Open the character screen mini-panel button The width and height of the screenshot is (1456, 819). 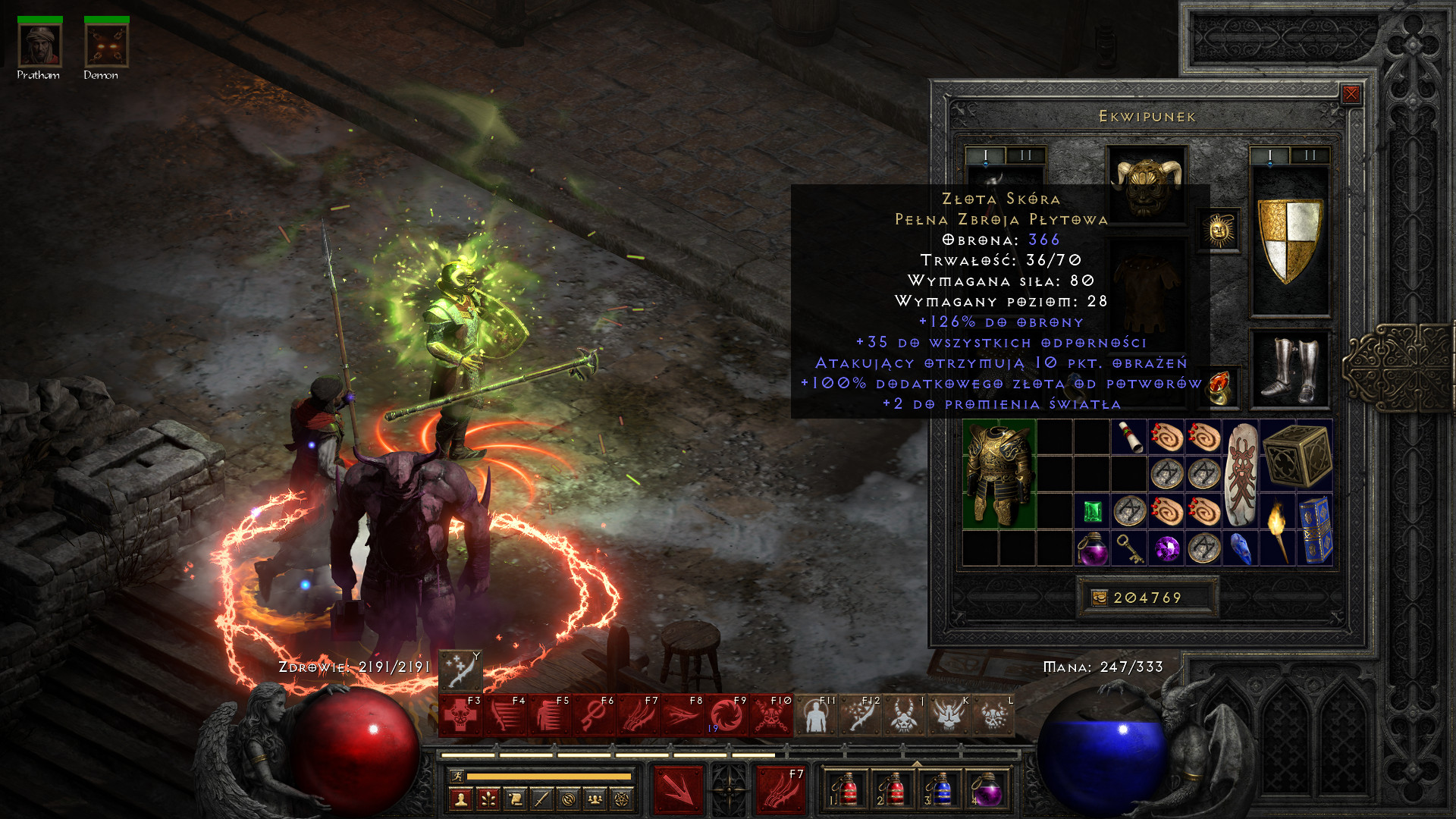pyautogui.click(x=461, y=799)
